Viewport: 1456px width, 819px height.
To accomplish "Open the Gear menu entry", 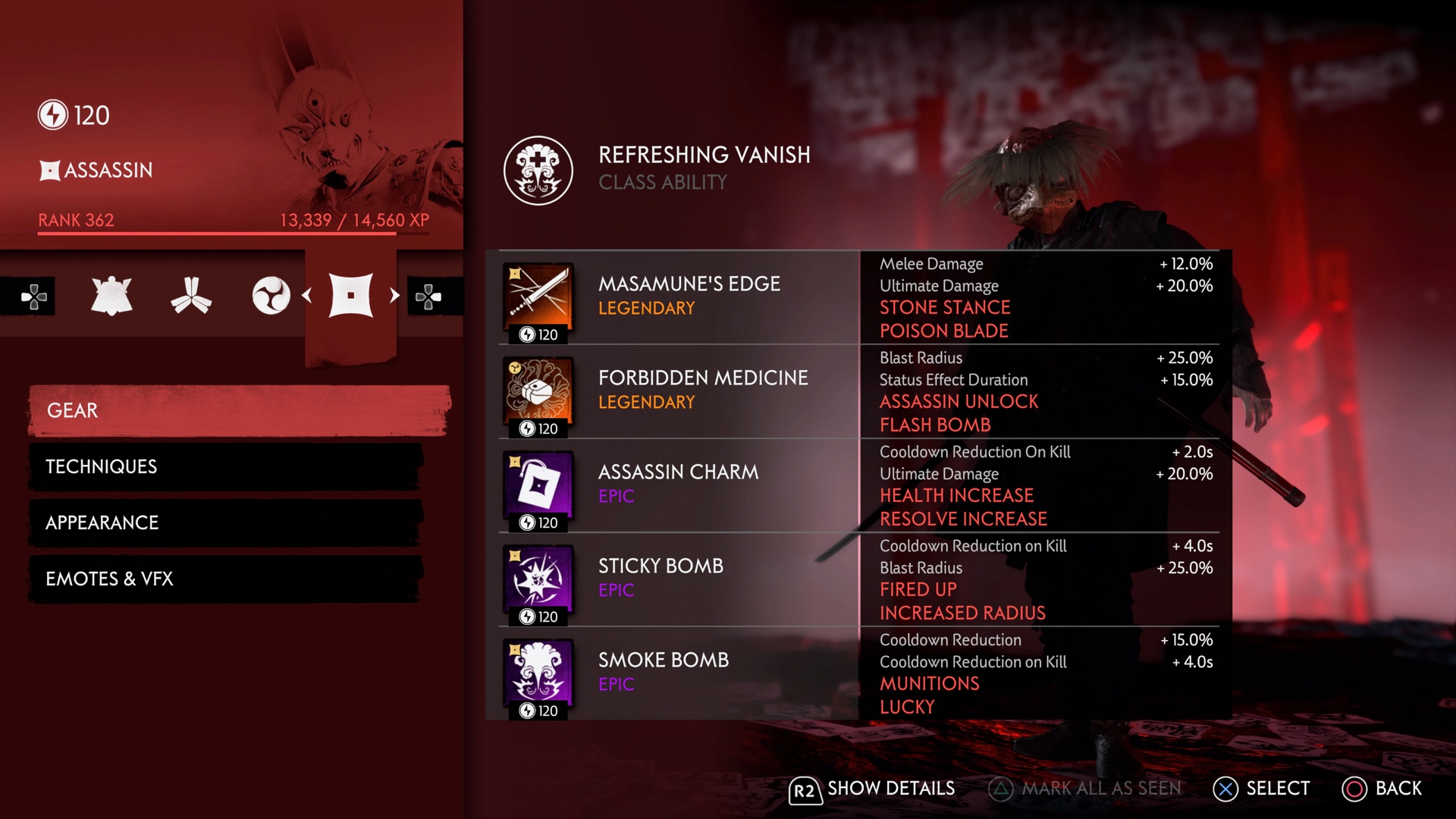I will tap(239, 410).
